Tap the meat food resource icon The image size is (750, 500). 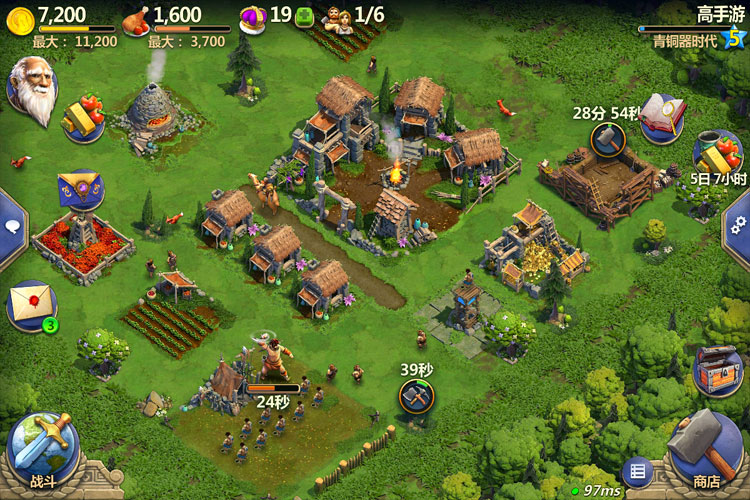click(x=135, y=18)
